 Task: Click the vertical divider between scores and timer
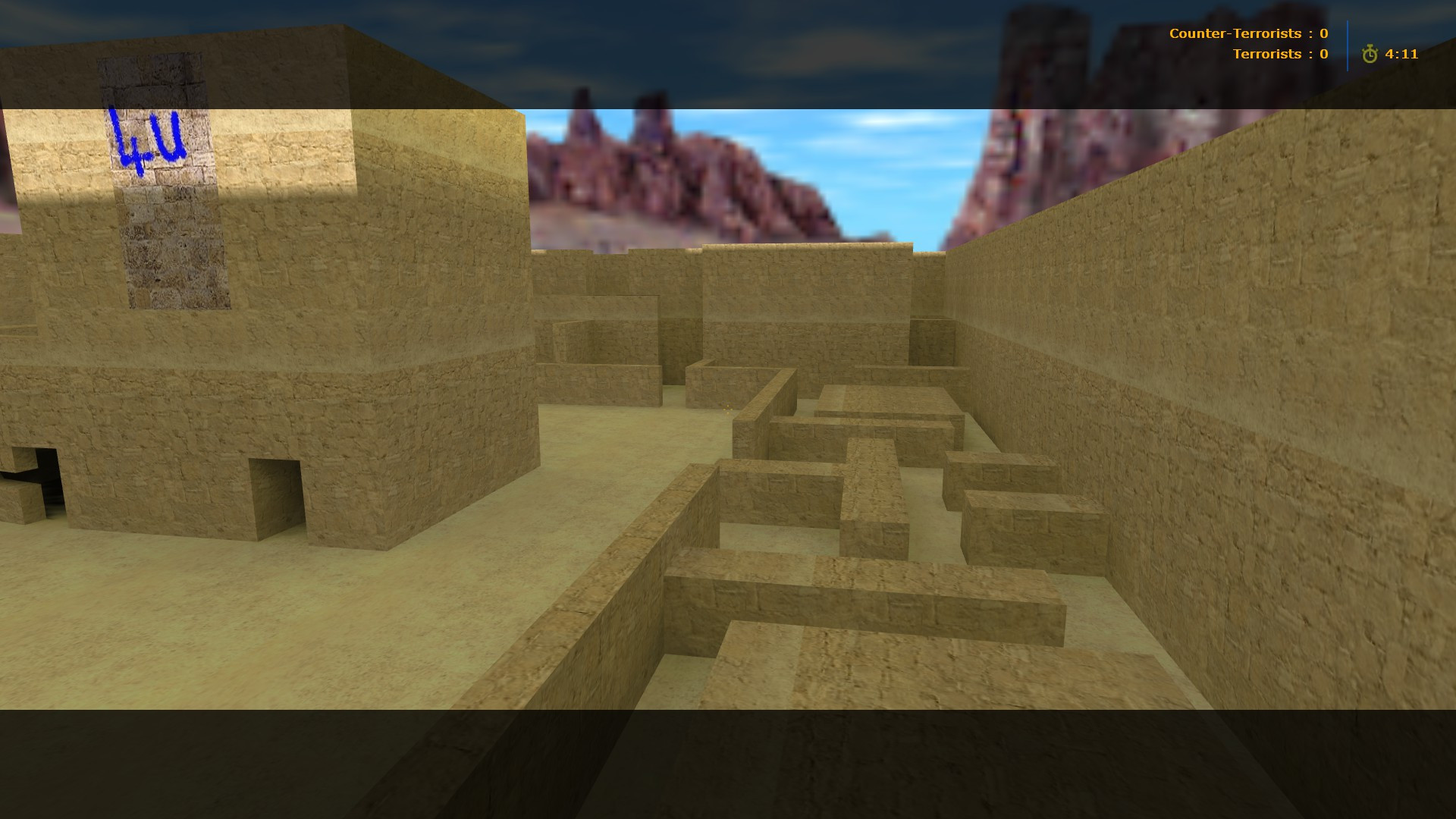(x=1348, y=44)
